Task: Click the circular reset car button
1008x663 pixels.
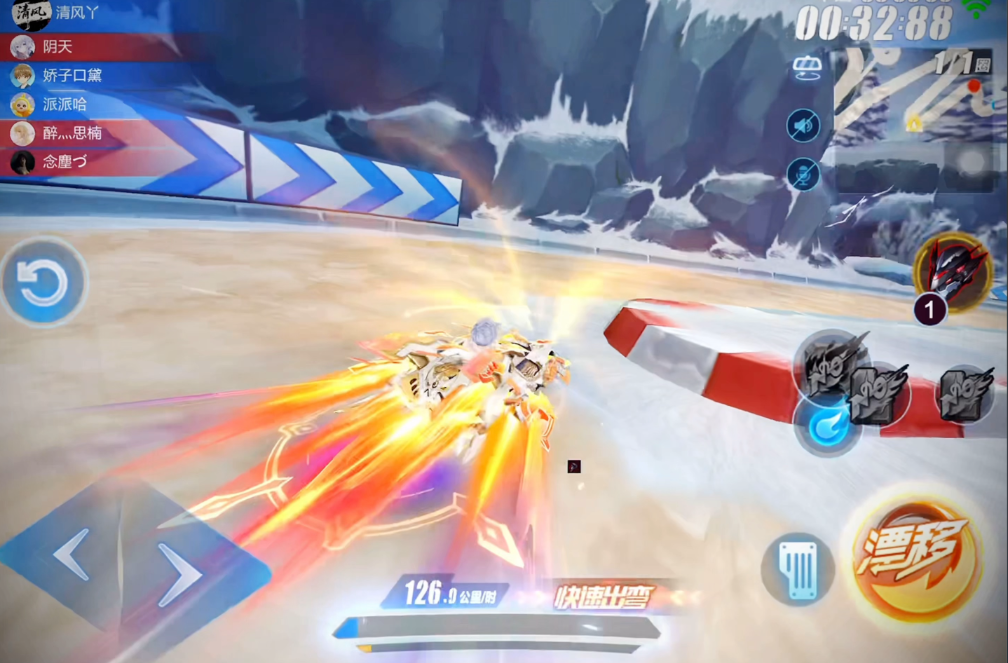Action: click(43, 285)
